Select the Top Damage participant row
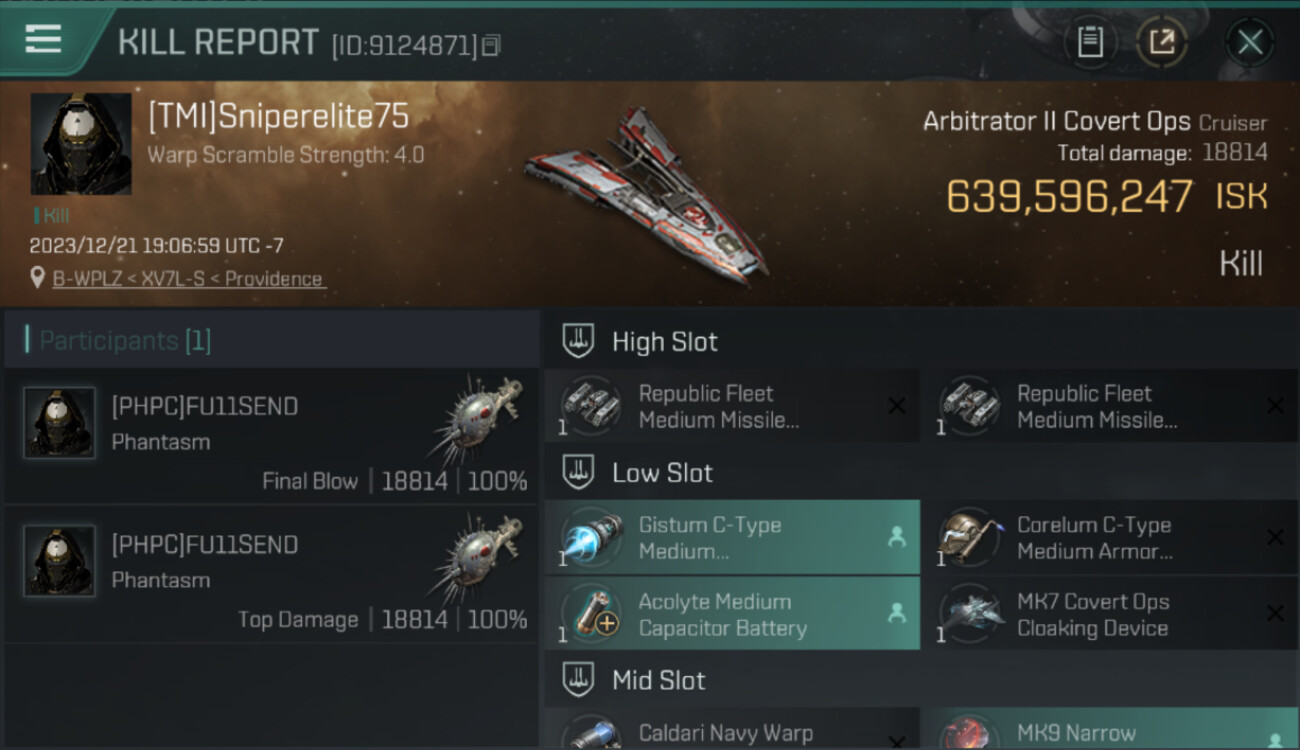 point(272,575)
